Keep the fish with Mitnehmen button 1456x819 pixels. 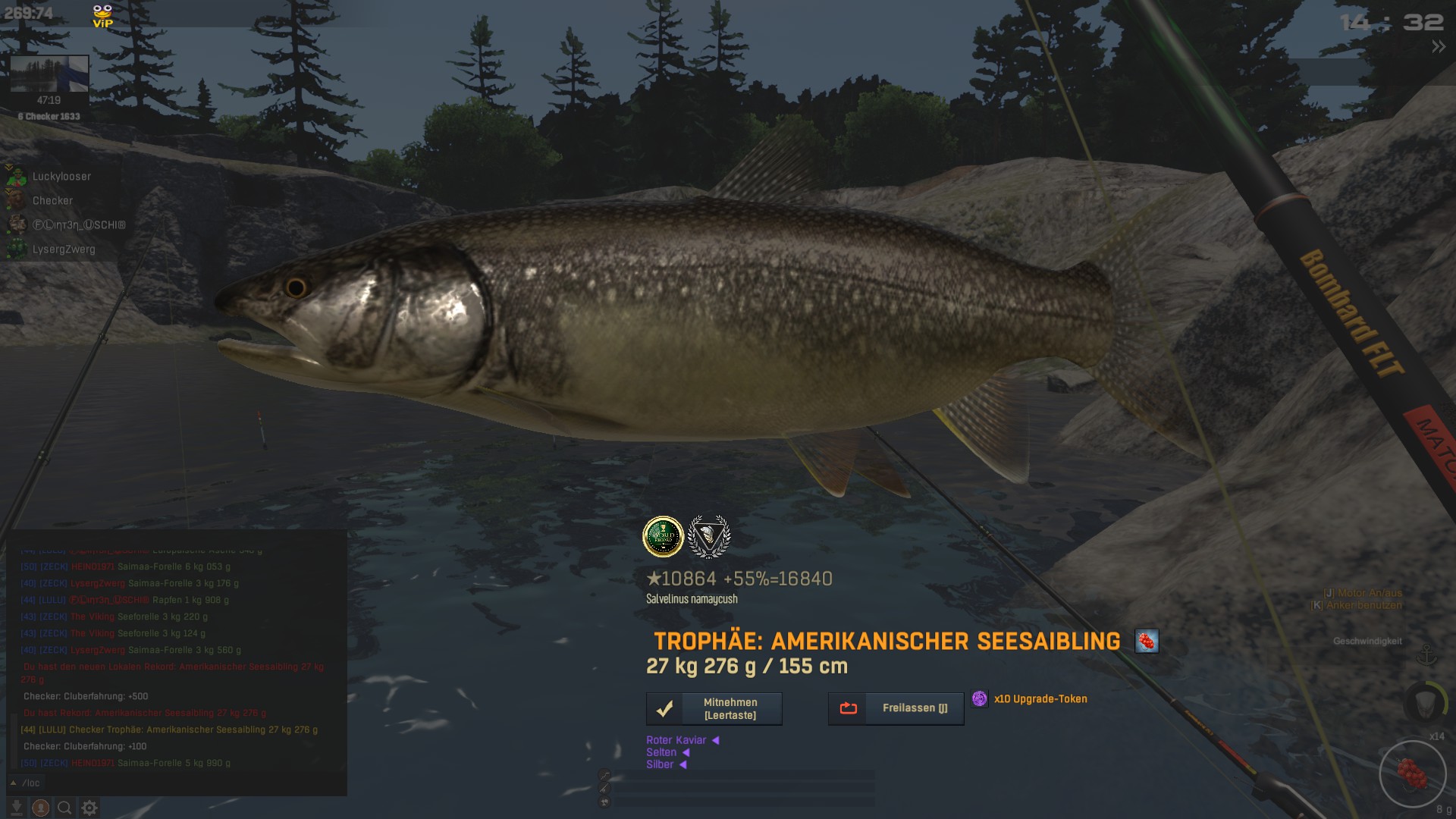point(714,709)
